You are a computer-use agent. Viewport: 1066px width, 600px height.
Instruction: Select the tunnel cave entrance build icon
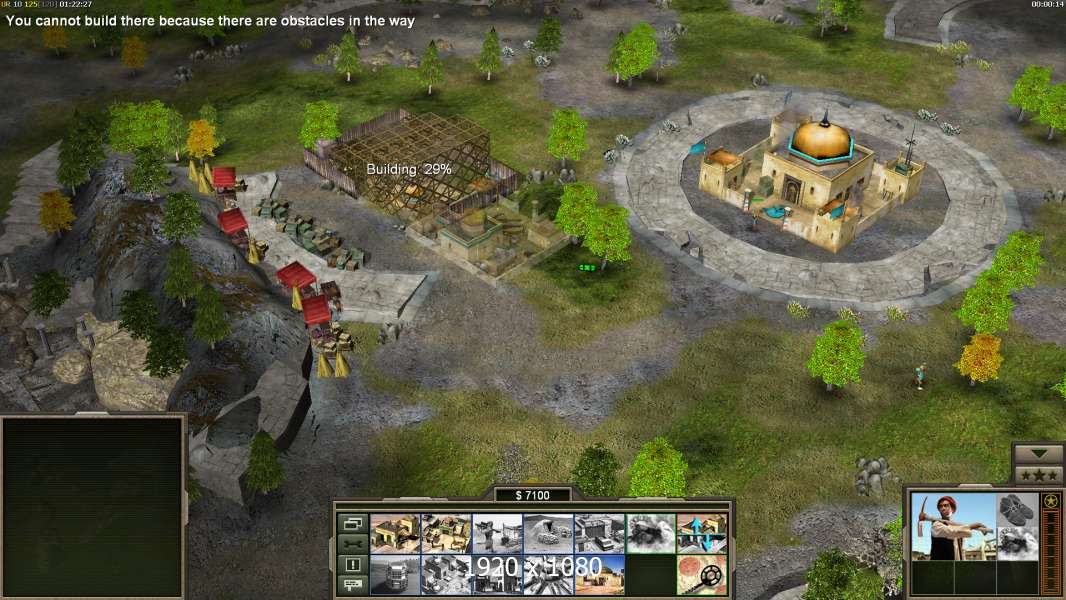click(548, 534)
